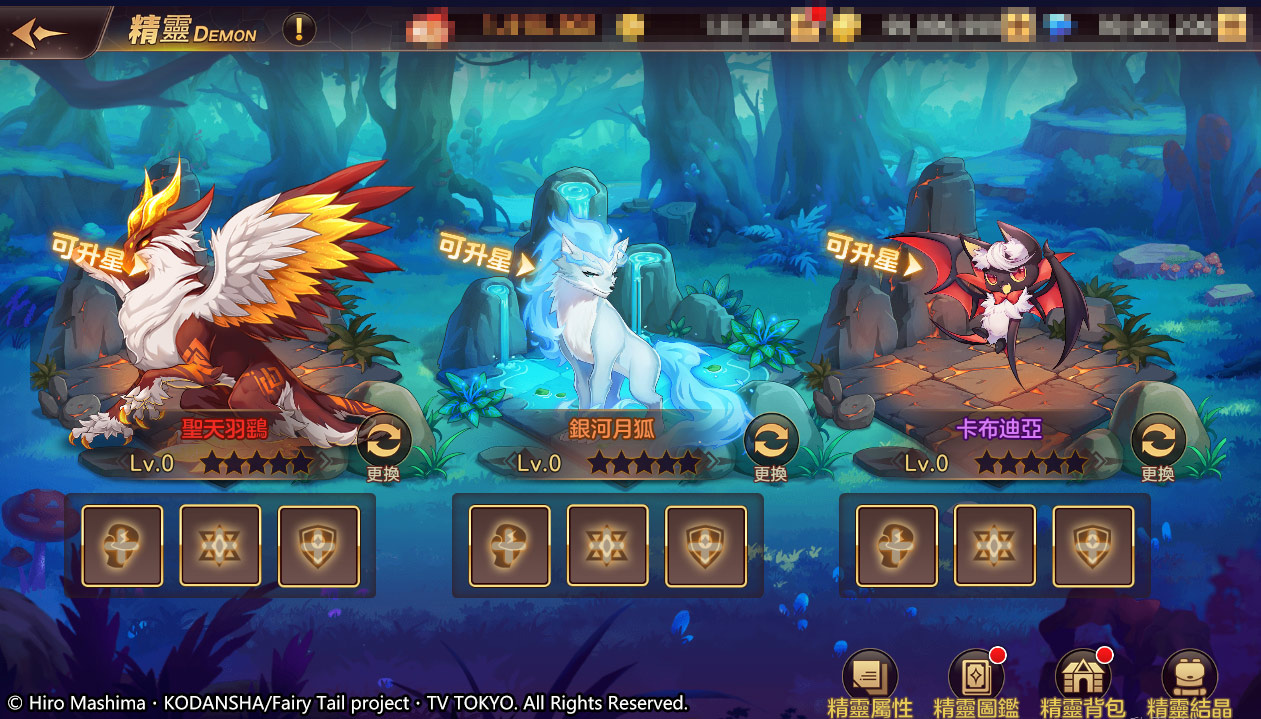1261x719 pixels.
Task: Open 精靈屬性 spirit attributes
Action: pos(869,683)
